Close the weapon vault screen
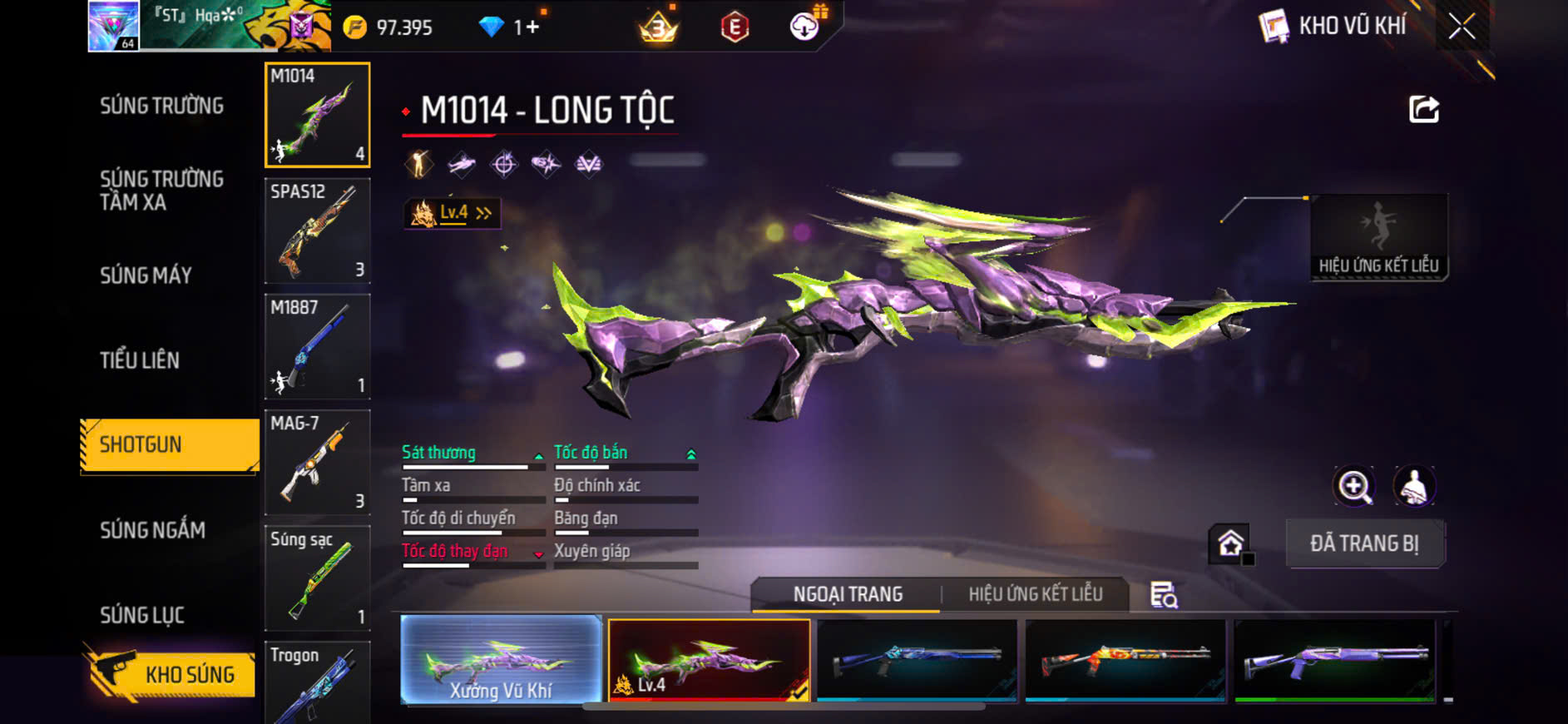This screenshot has height=724, width=1568. pos(1462,27)
